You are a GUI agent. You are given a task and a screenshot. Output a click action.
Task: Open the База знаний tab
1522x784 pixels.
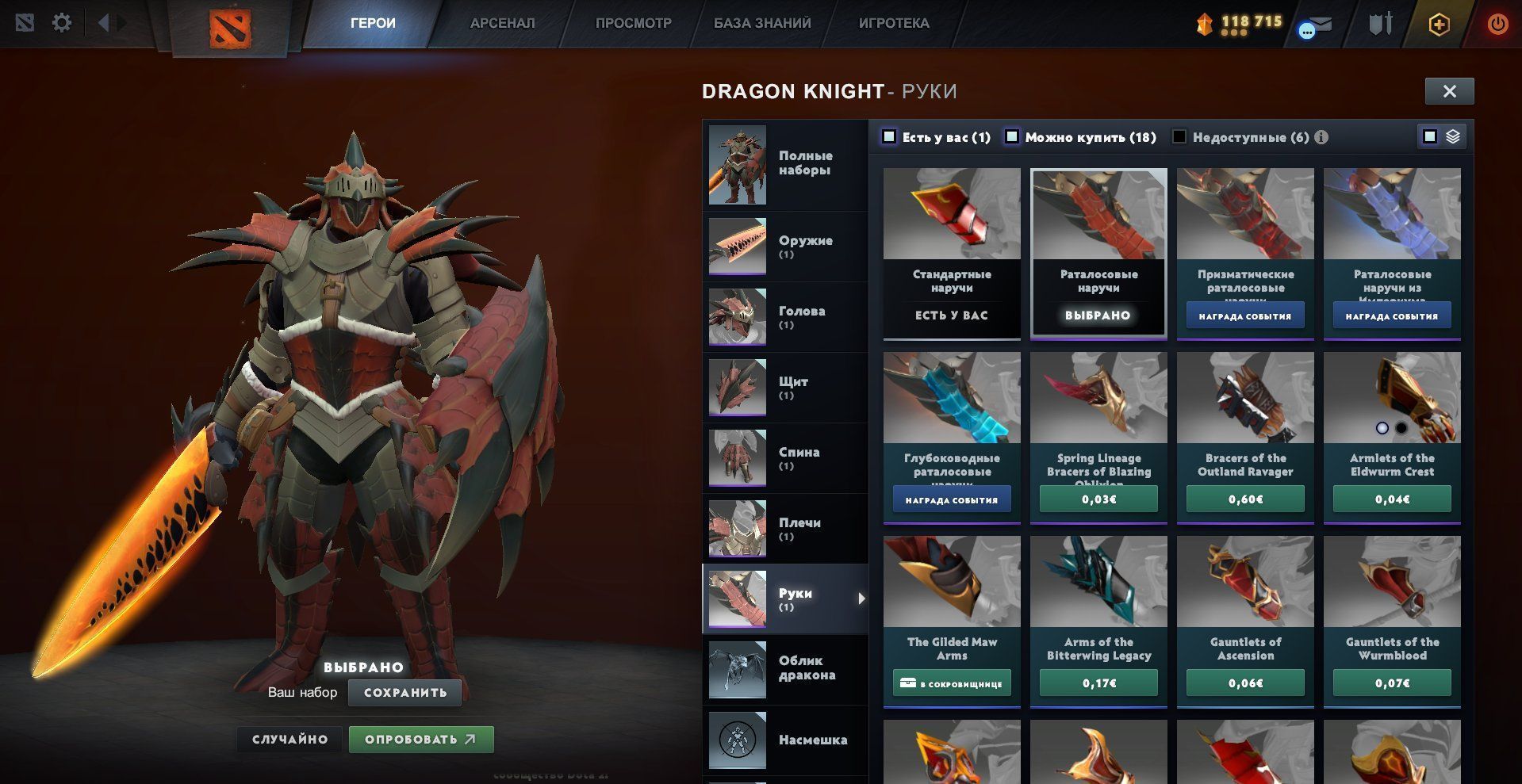point(762,23)
